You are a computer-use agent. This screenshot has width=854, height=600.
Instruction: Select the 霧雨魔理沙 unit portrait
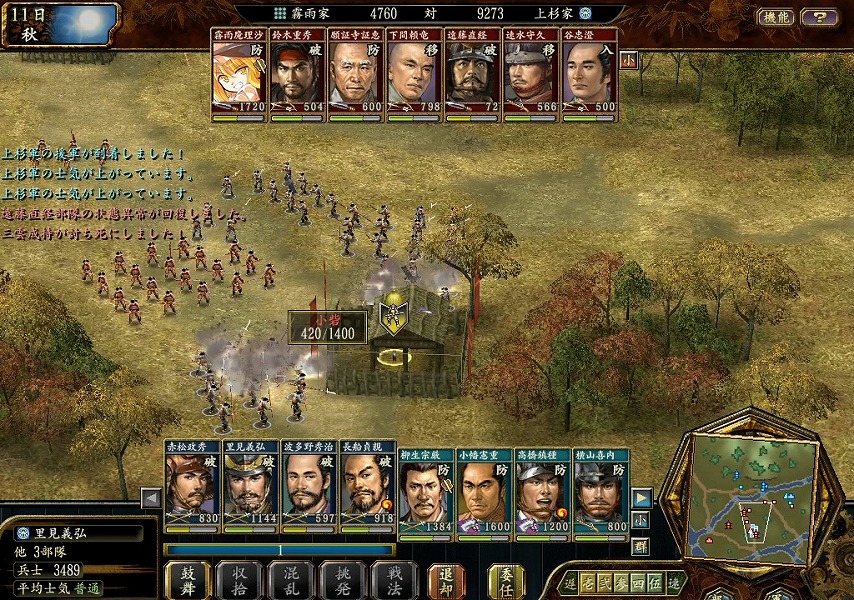pos(240,73)
